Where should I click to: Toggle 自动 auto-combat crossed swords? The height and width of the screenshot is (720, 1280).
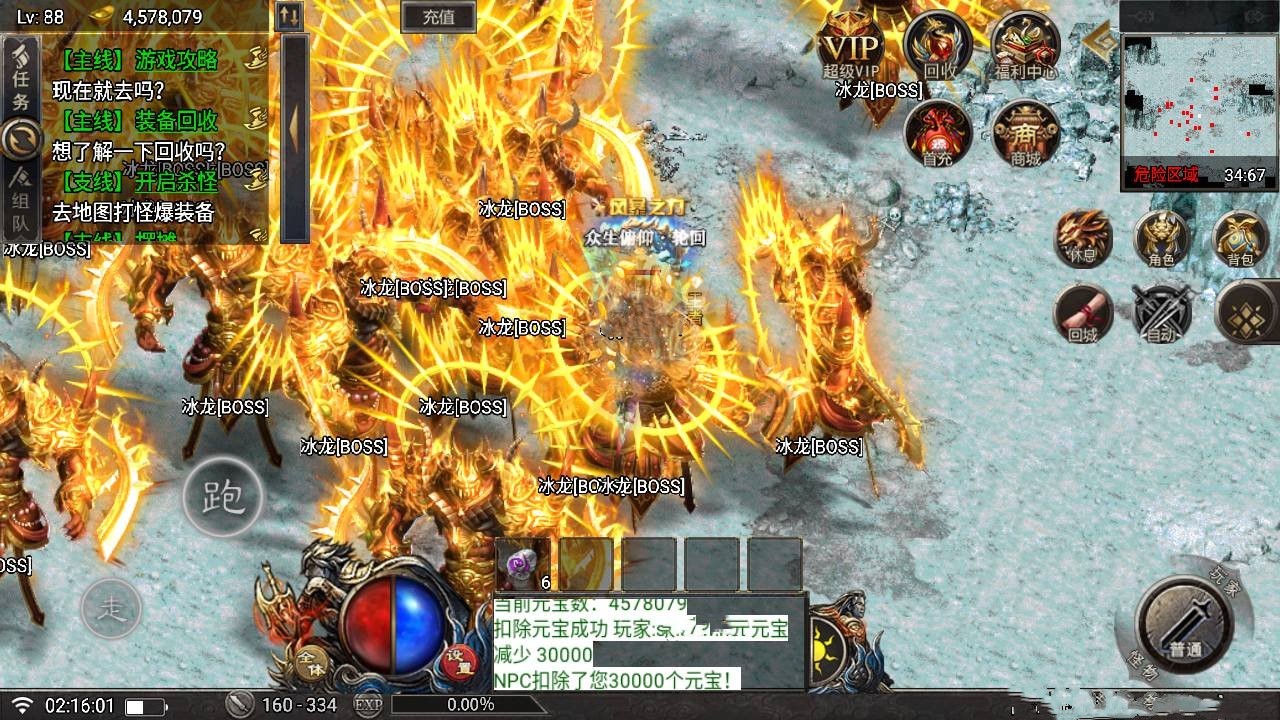click(x=1161, y=314)
